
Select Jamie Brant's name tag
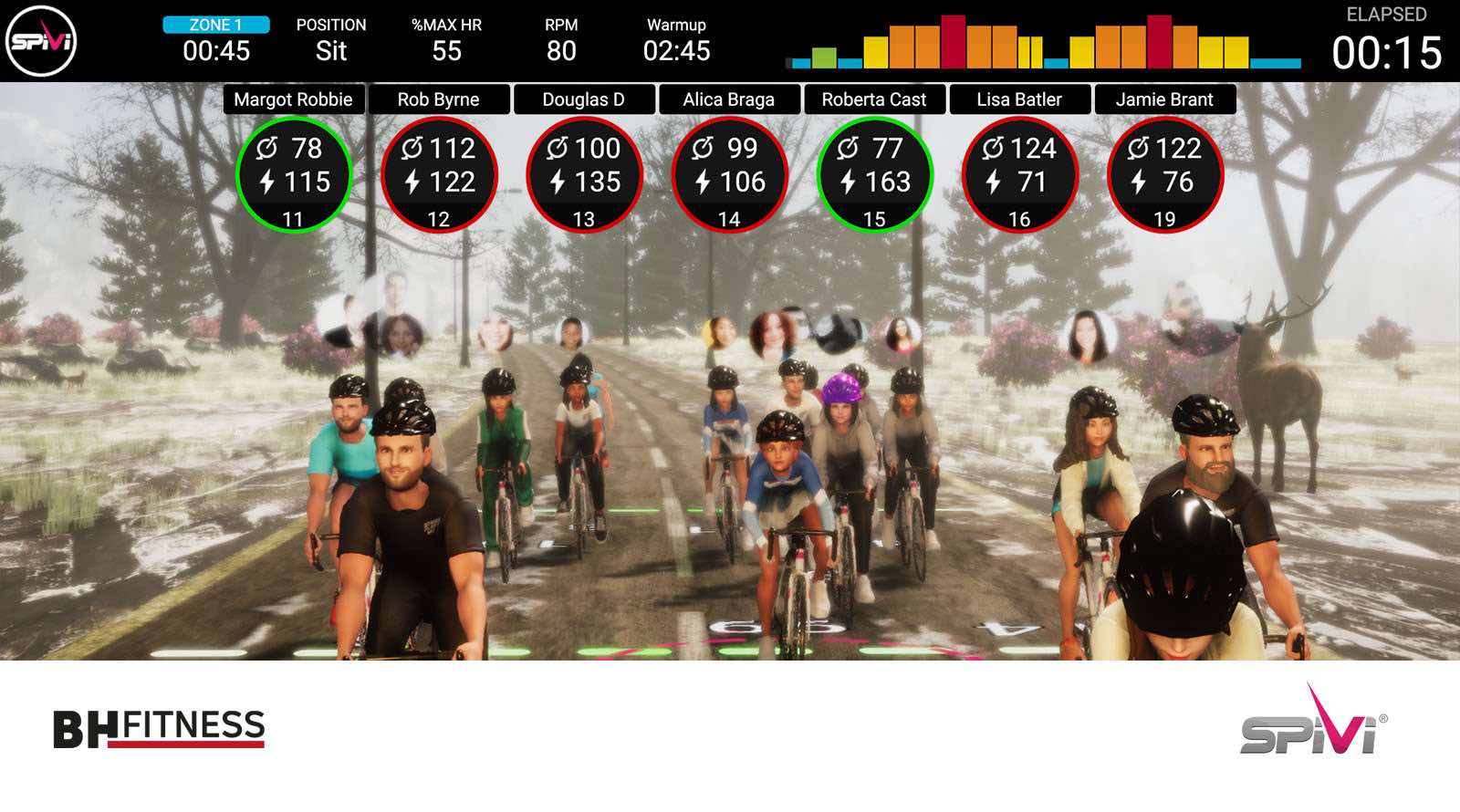click(1163, 99)
